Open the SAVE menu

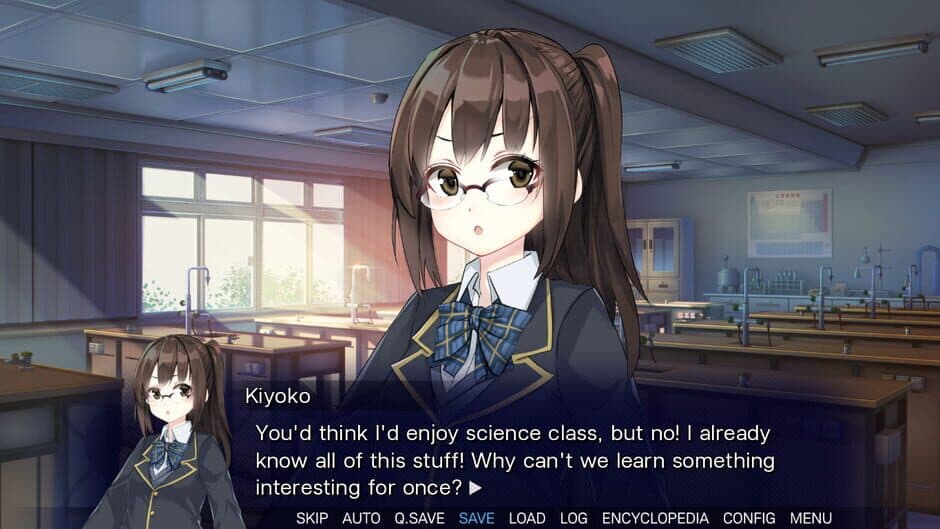pos(476,518)
